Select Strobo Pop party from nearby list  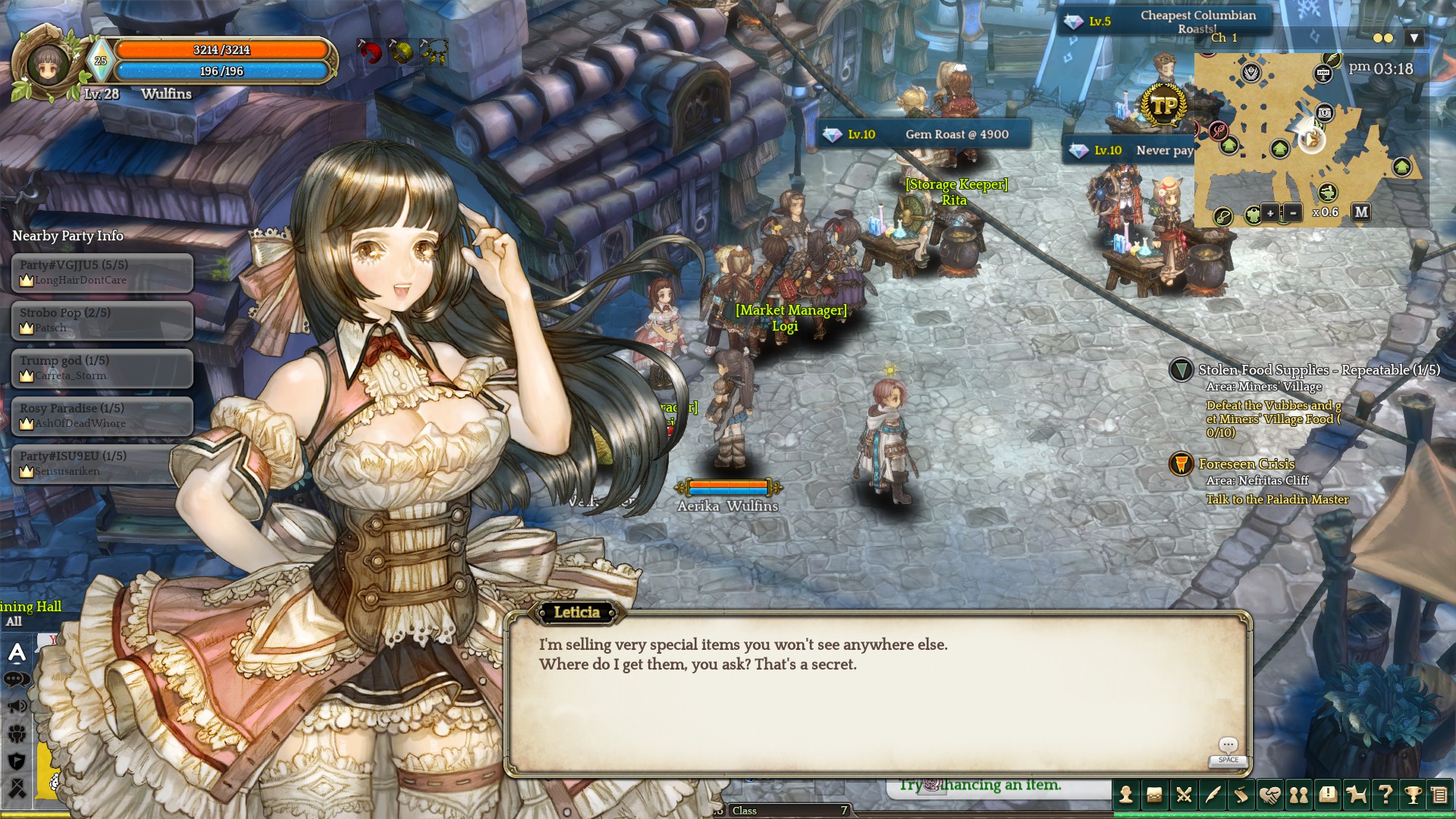pos(102,320)
